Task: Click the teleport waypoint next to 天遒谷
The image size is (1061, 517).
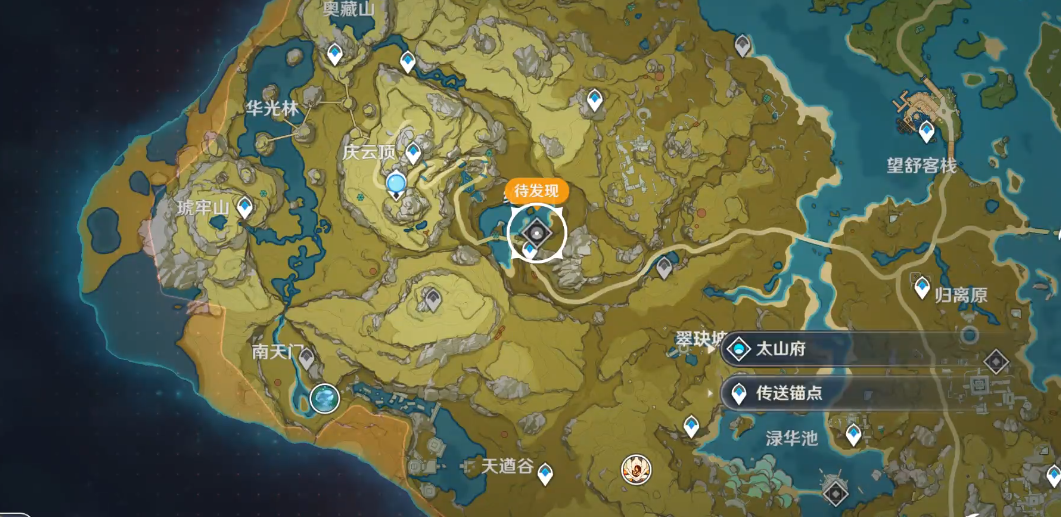Action: pos(545,472)
